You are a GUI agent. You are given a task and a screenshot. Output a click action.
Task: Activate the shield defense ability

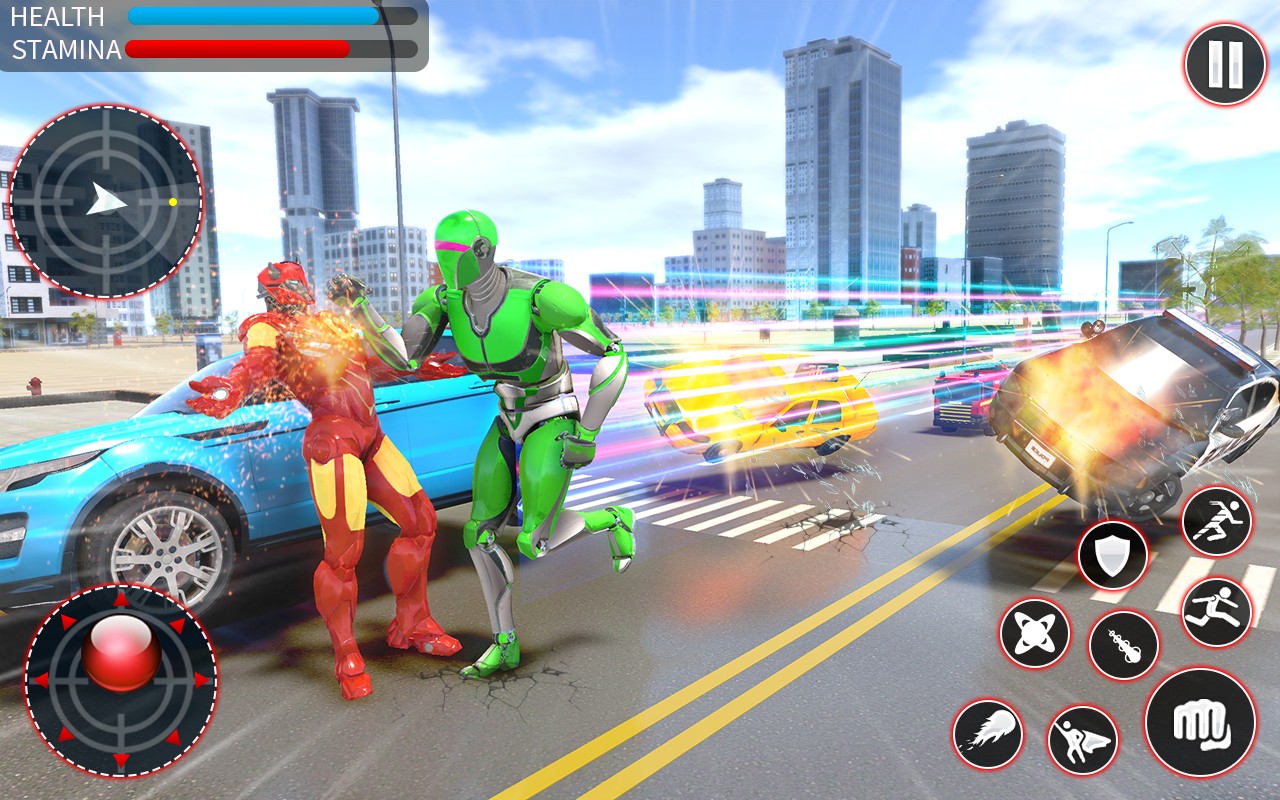[1112, 556]
